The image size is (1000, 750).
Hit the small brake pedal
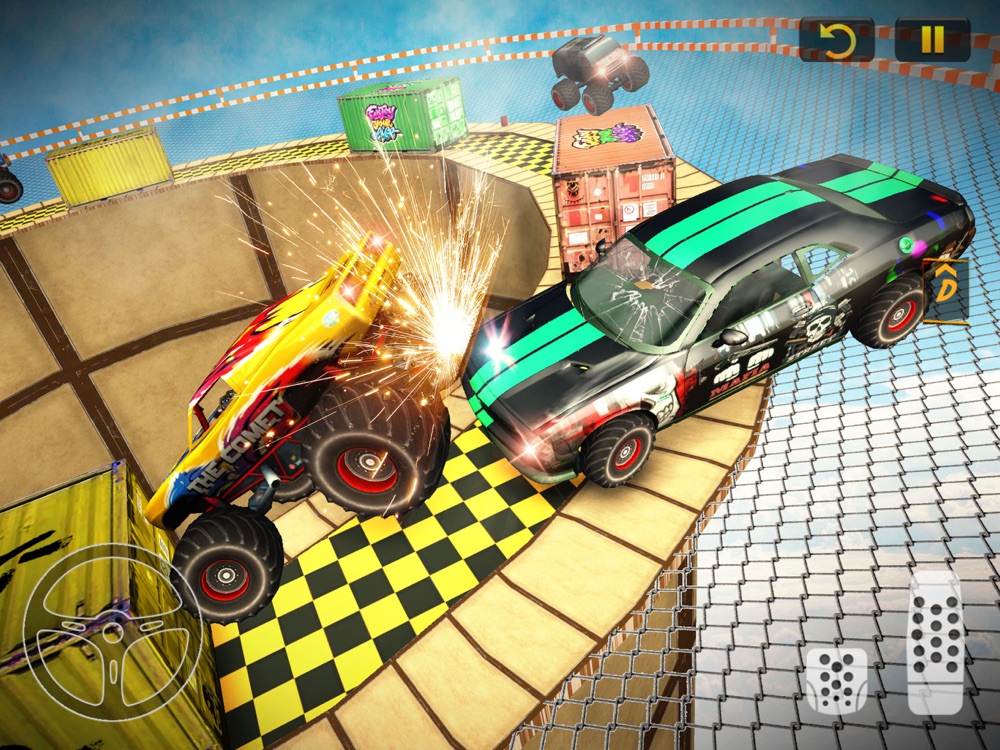[837, 680]
